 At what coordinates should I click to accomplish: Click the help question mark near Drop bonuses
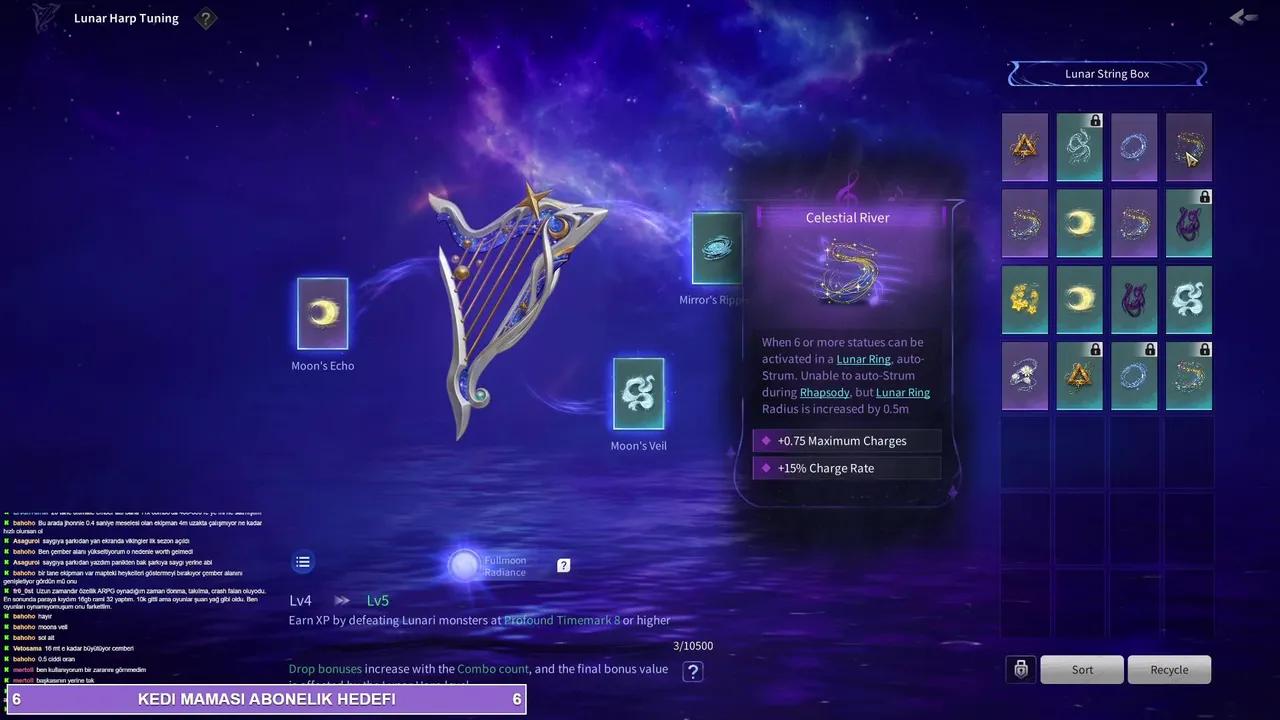(x=694, y=671)
